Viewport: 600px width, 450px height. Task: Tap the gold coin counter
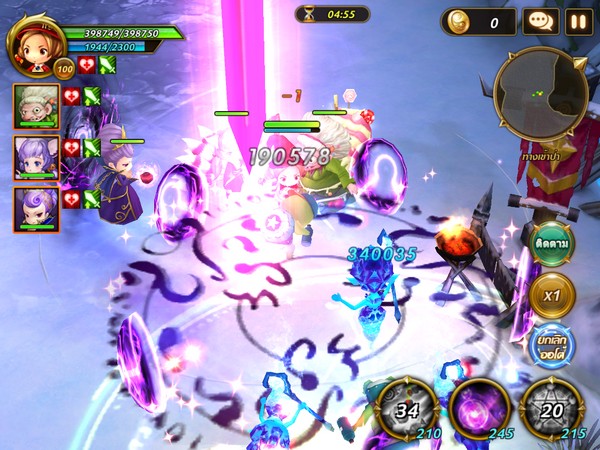point(478,21)
